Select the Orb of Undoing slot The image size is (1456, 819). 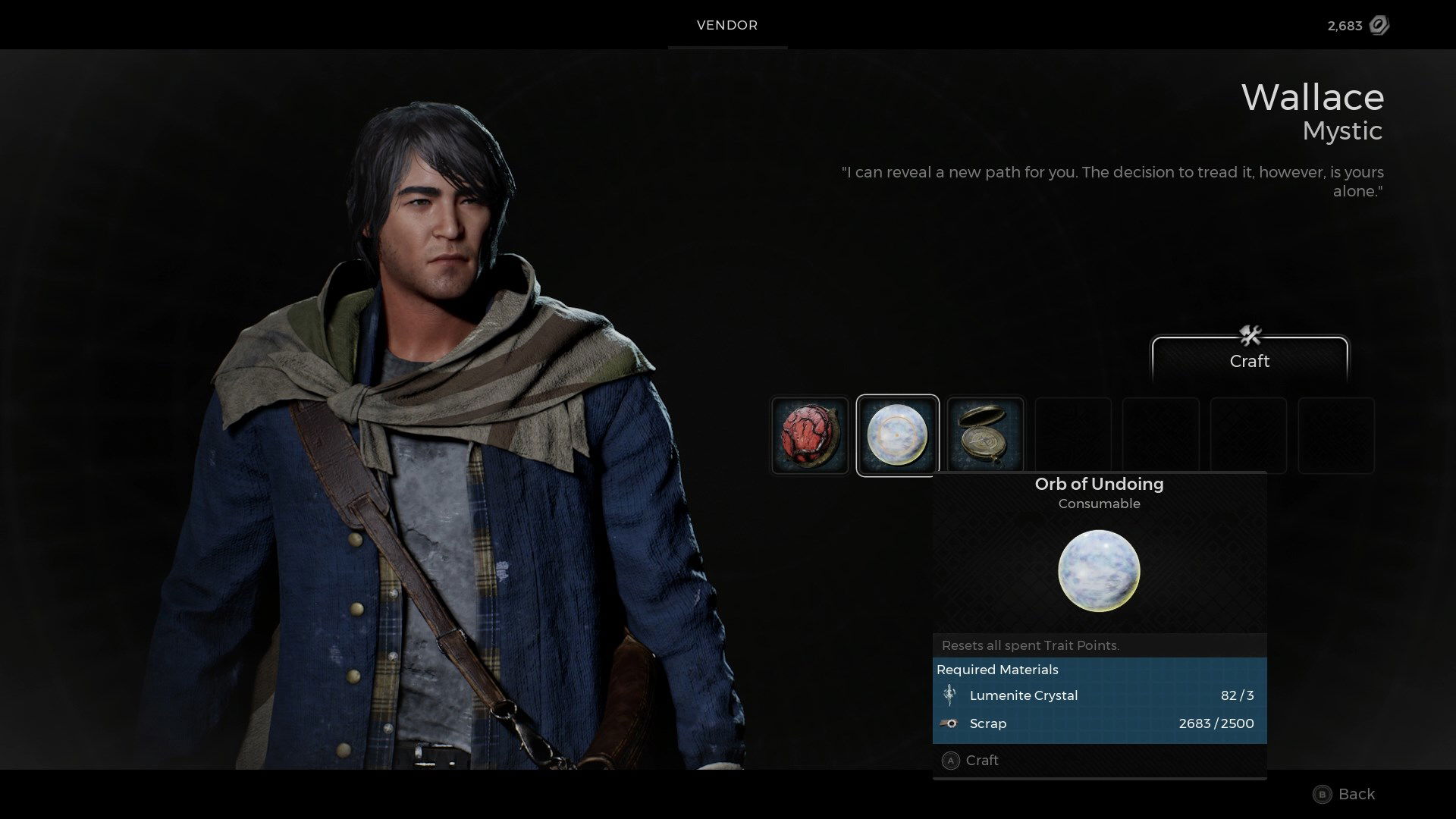[x=897, y=436]
